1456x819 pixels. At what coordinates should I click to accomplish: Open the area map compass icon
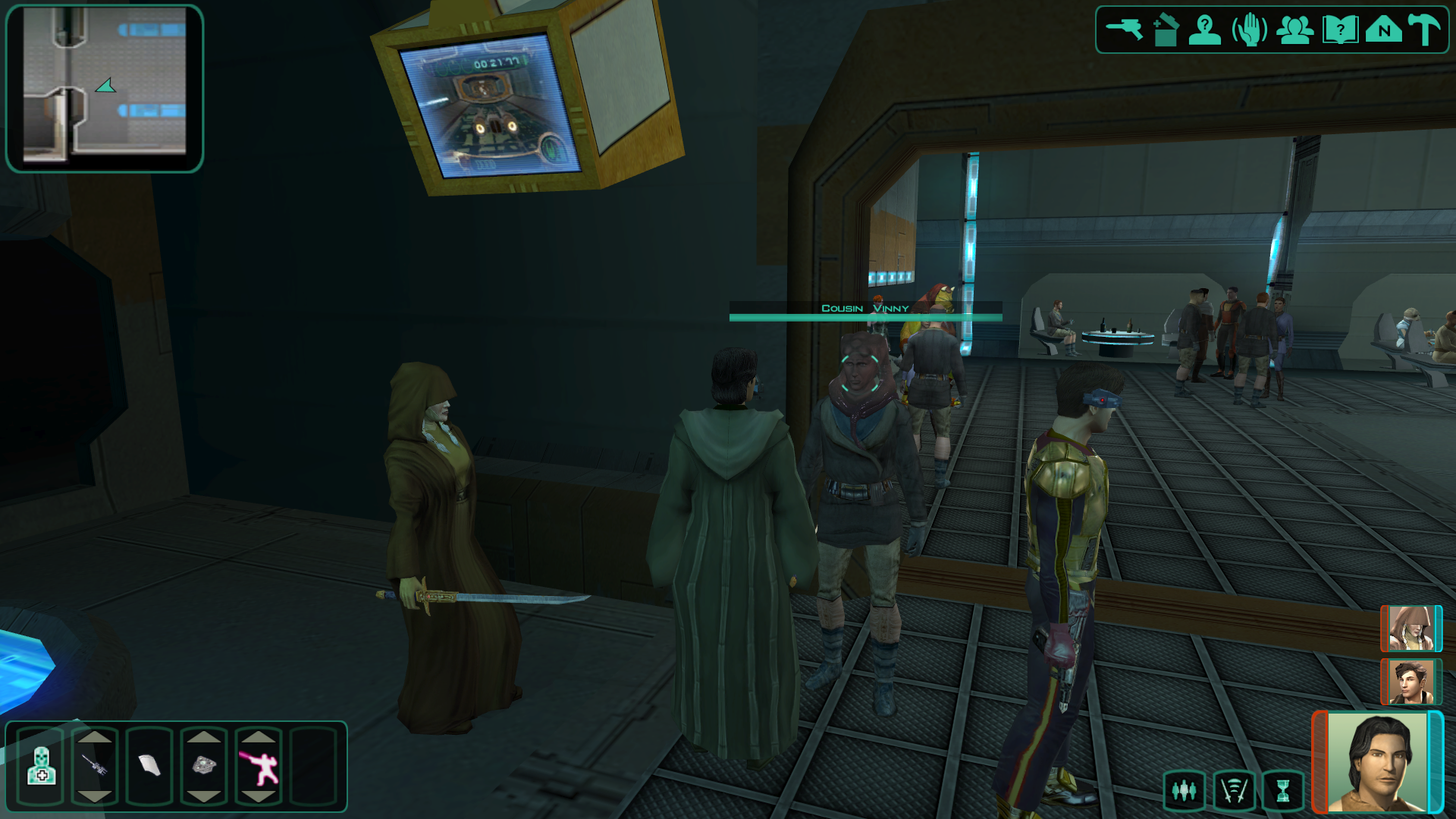point(1384,30)
